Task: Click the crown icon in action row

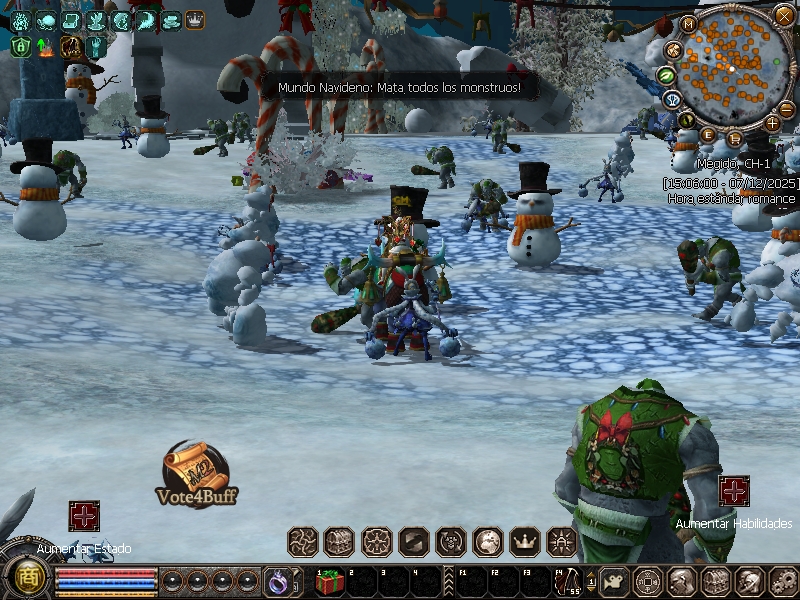Action: point(525,542)
